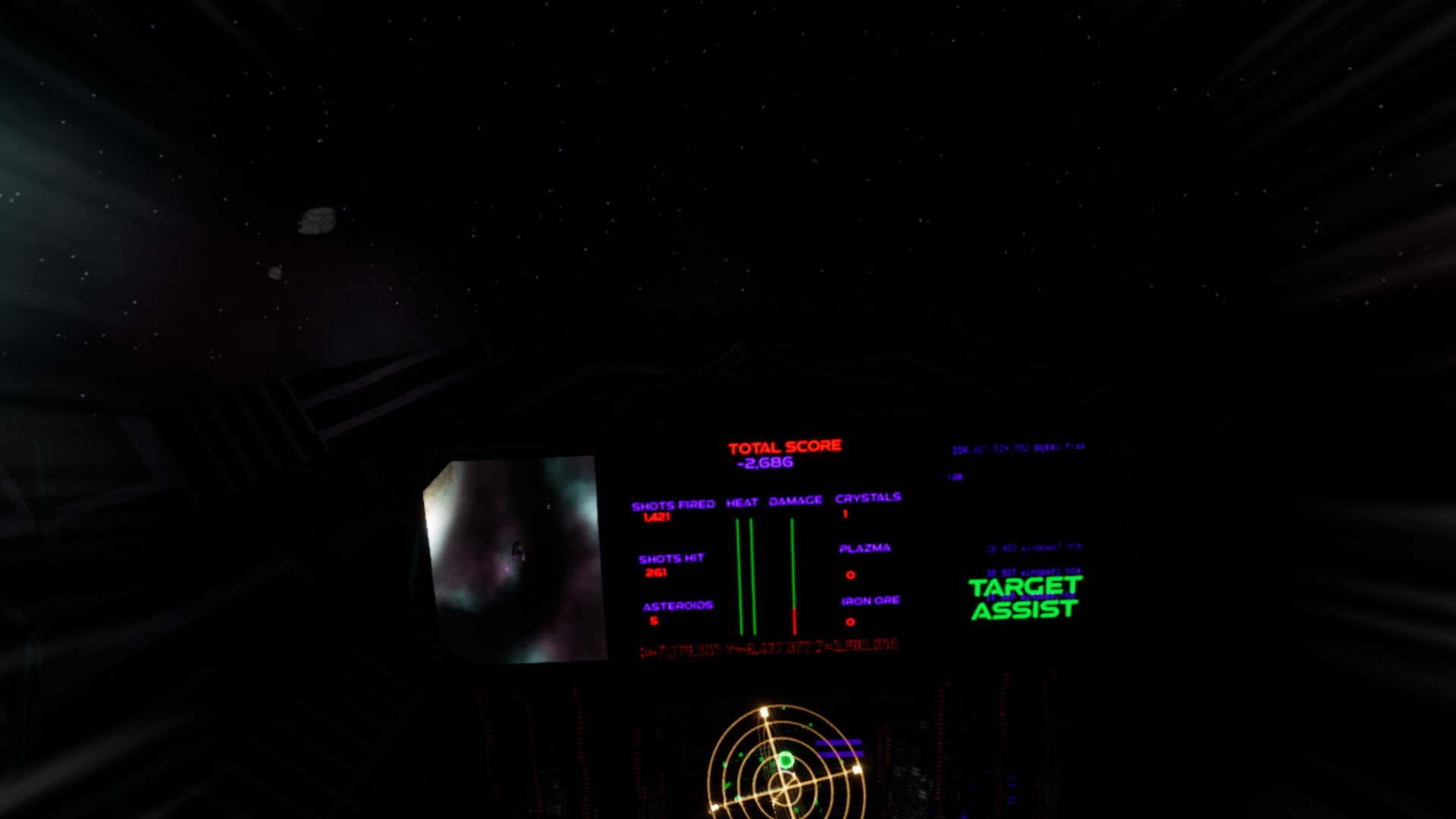Click the large asteroid in upper-left space

[317, 219]
